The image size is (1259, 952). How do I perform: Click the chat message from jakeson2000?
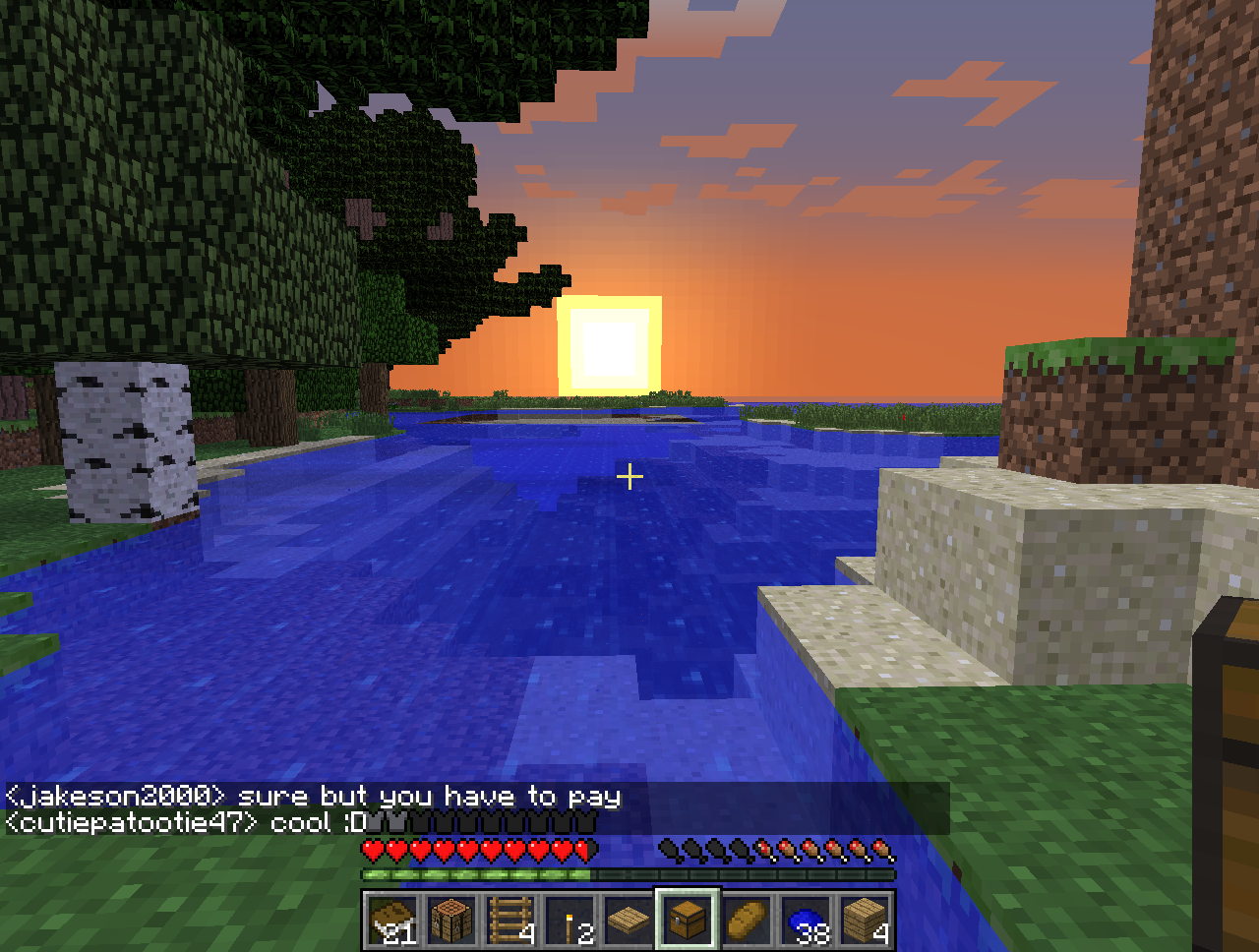point(315,796)
